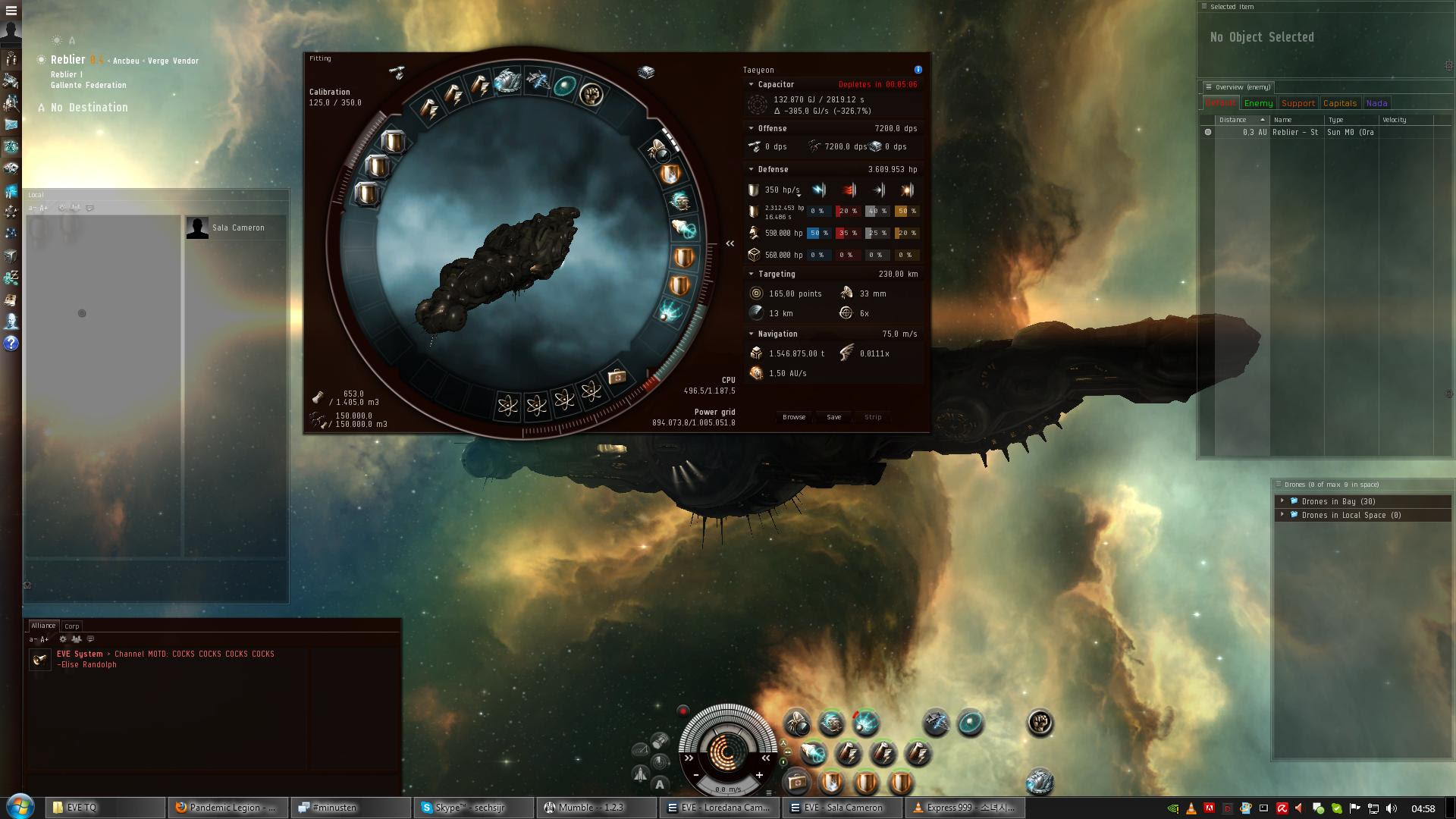Click the Browse fittings button
This screenshot has width=1456, height=819.
tap(793, 417)
